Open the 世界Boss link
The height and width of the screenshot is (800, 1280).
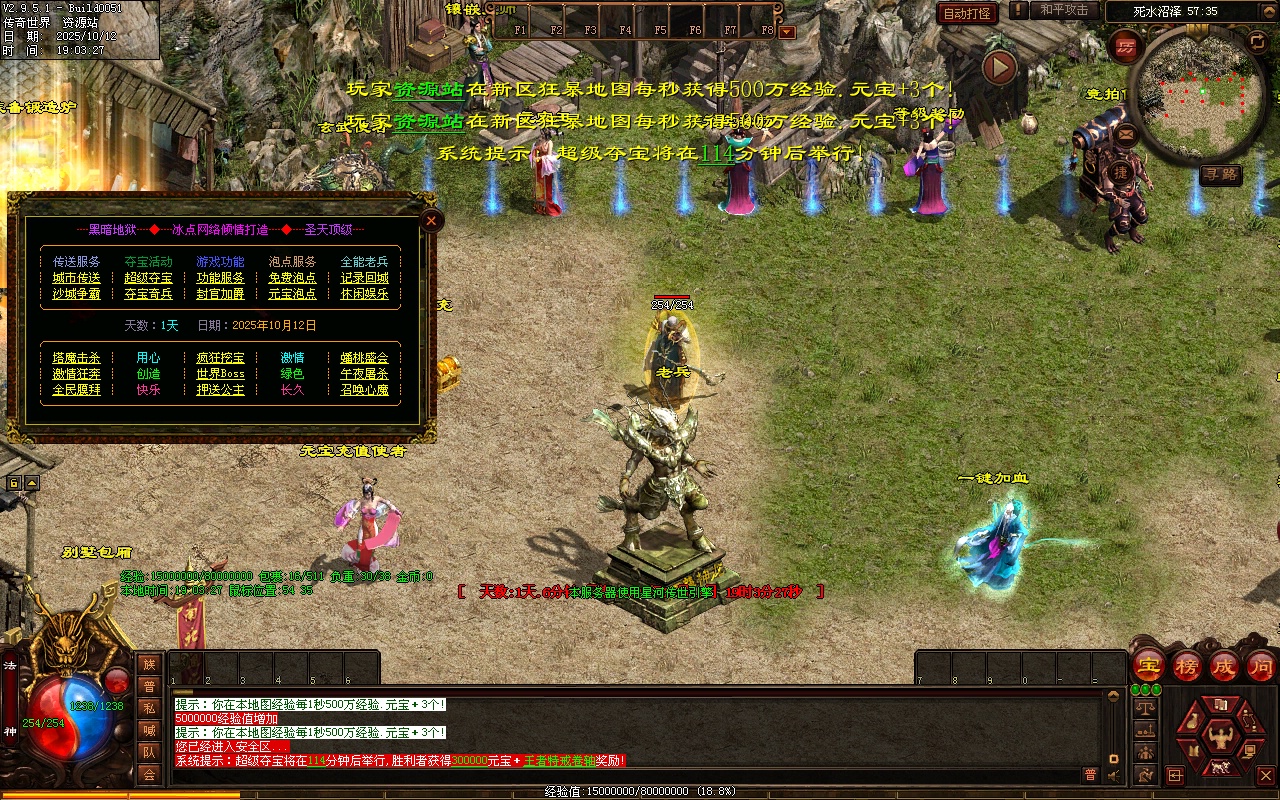(x=220, y=374)
